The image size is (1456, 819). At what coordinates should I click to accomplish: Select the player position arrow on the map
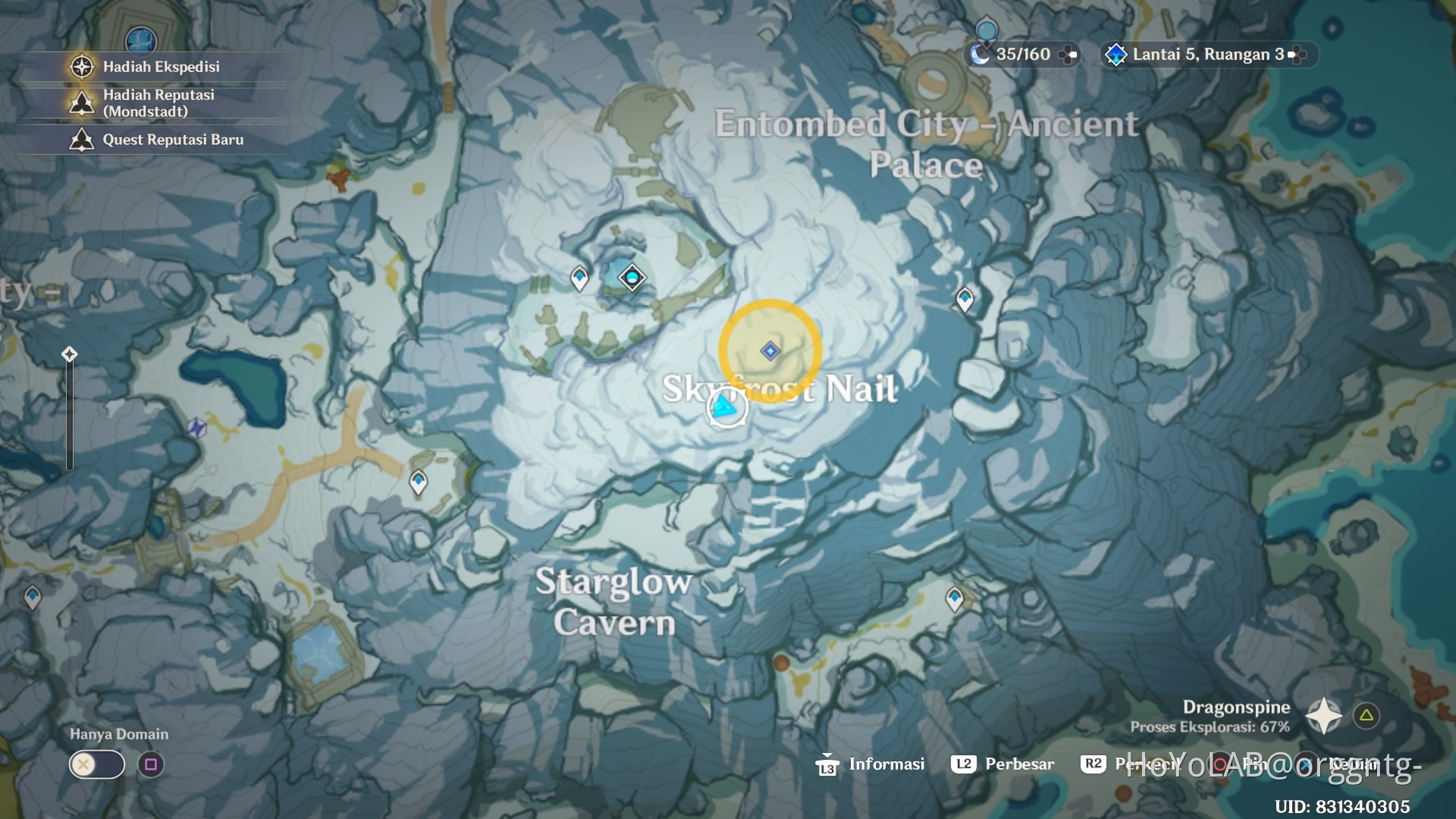[x=726, y=407]
